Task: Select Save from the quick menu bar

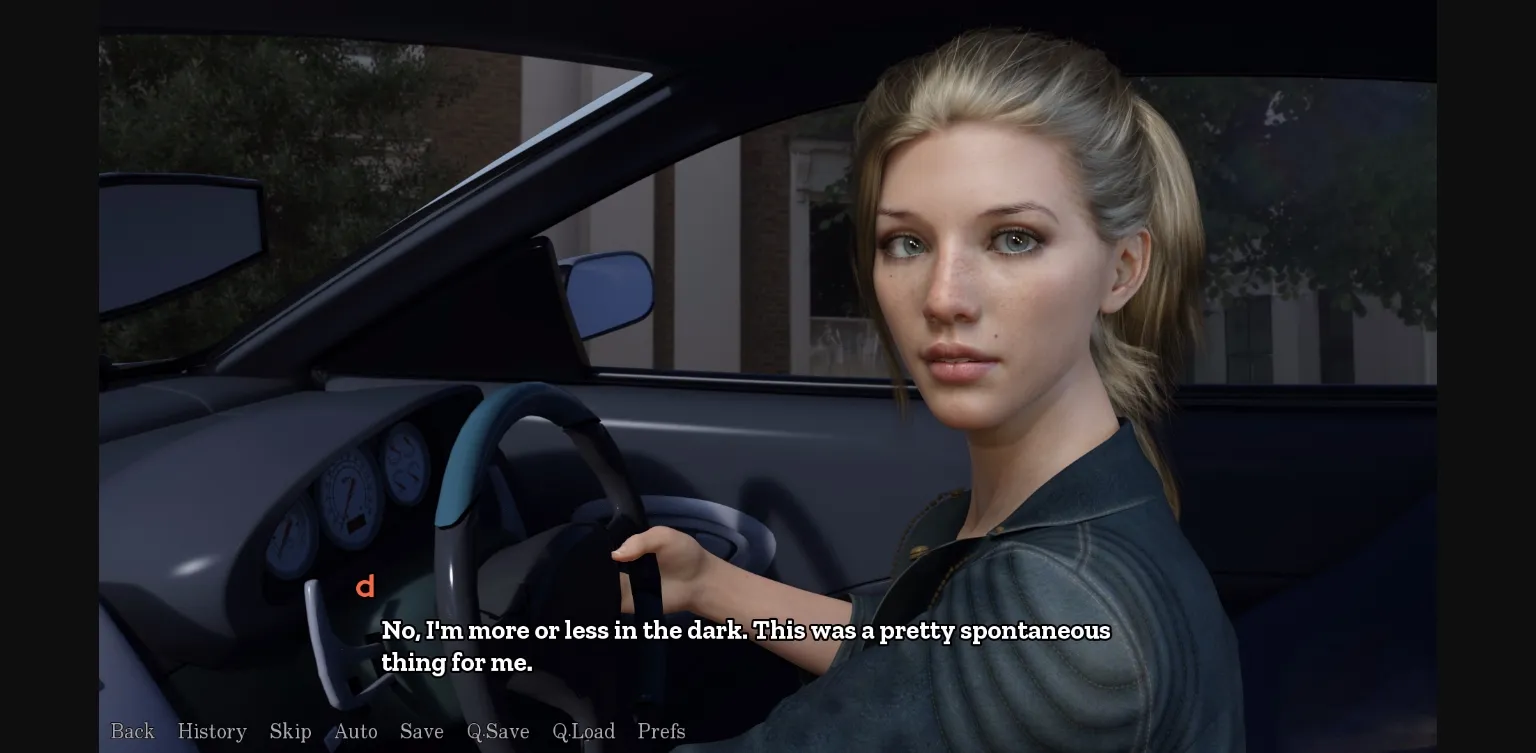Action: [x=422, y=731]
